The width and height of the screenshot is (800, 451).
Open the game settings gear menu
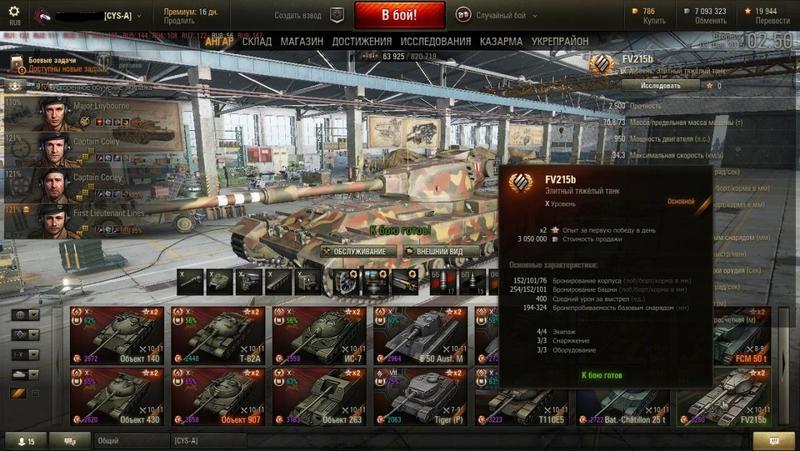click(14, 11)
